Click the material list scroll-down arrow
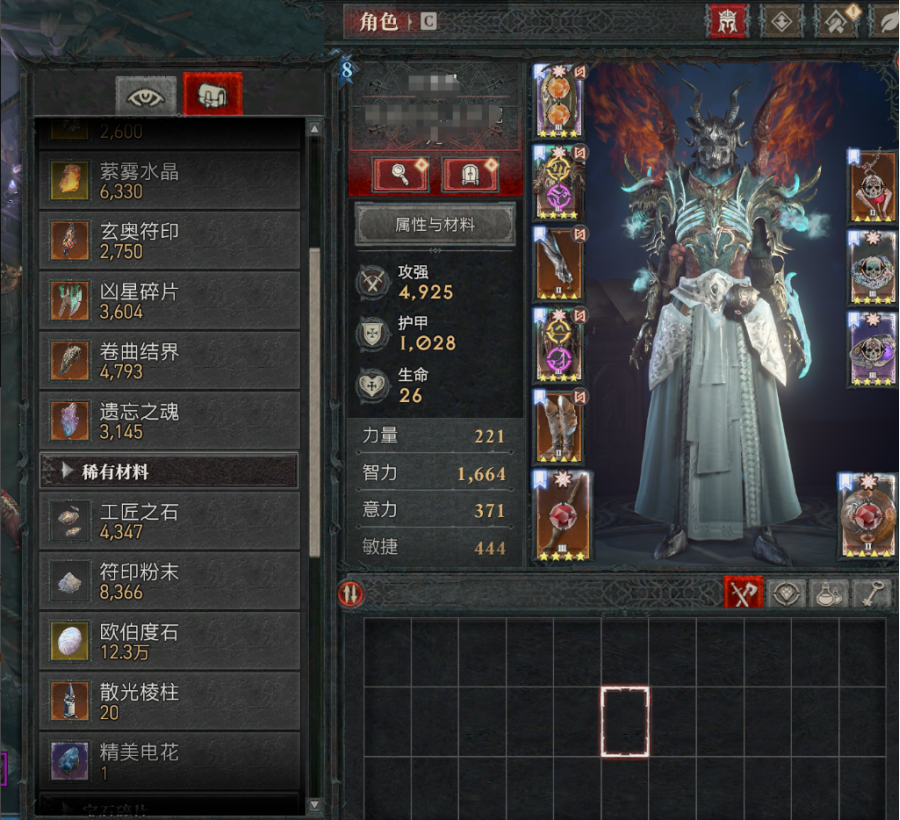Image resolution: width=900 pixels, height=820 pixels. (315, 804)
